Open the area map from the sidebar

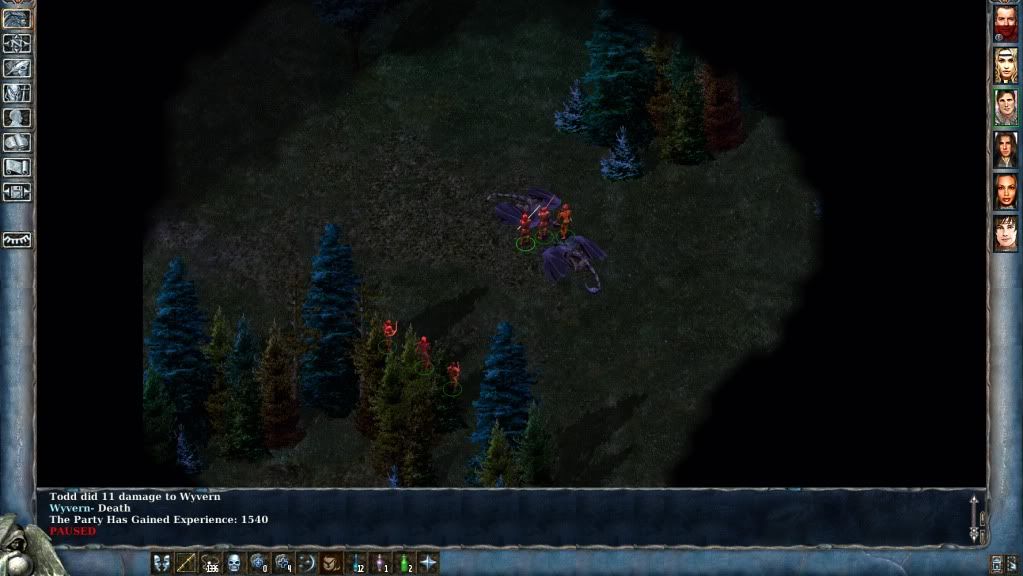point(17,43)
